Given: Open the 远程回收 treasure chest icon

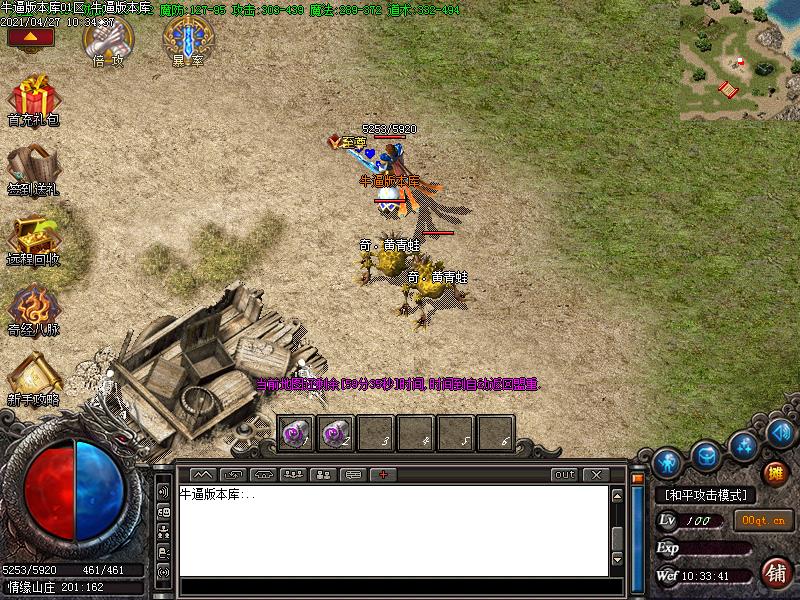Looking at the screenshot, I should click(x=34, y=238).
